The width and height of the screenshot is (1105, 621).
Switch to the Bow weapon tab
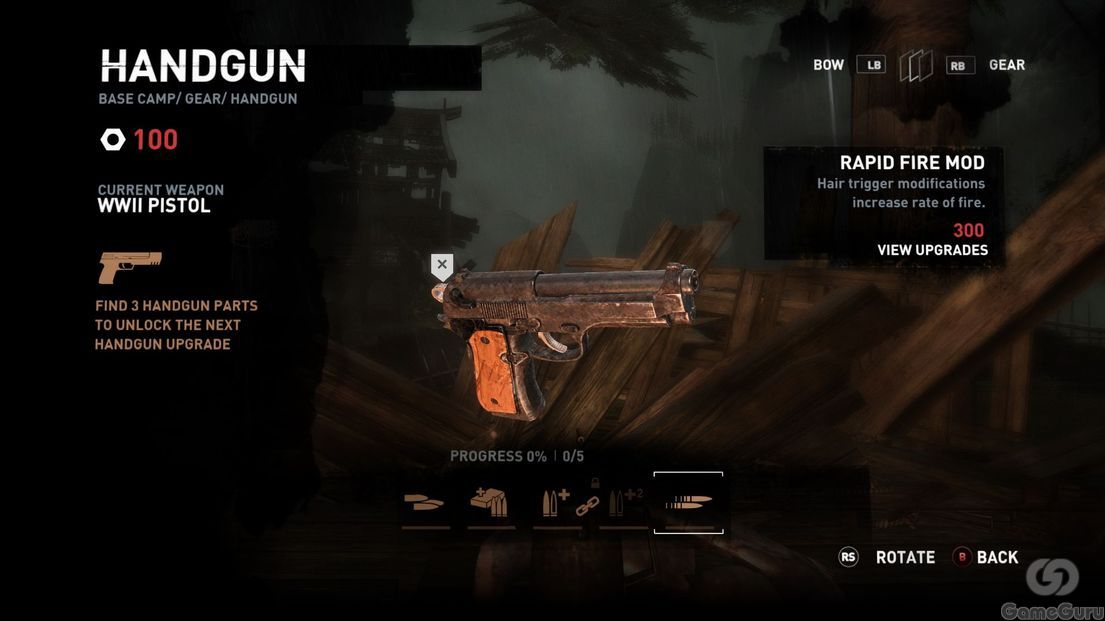[829, 65]
